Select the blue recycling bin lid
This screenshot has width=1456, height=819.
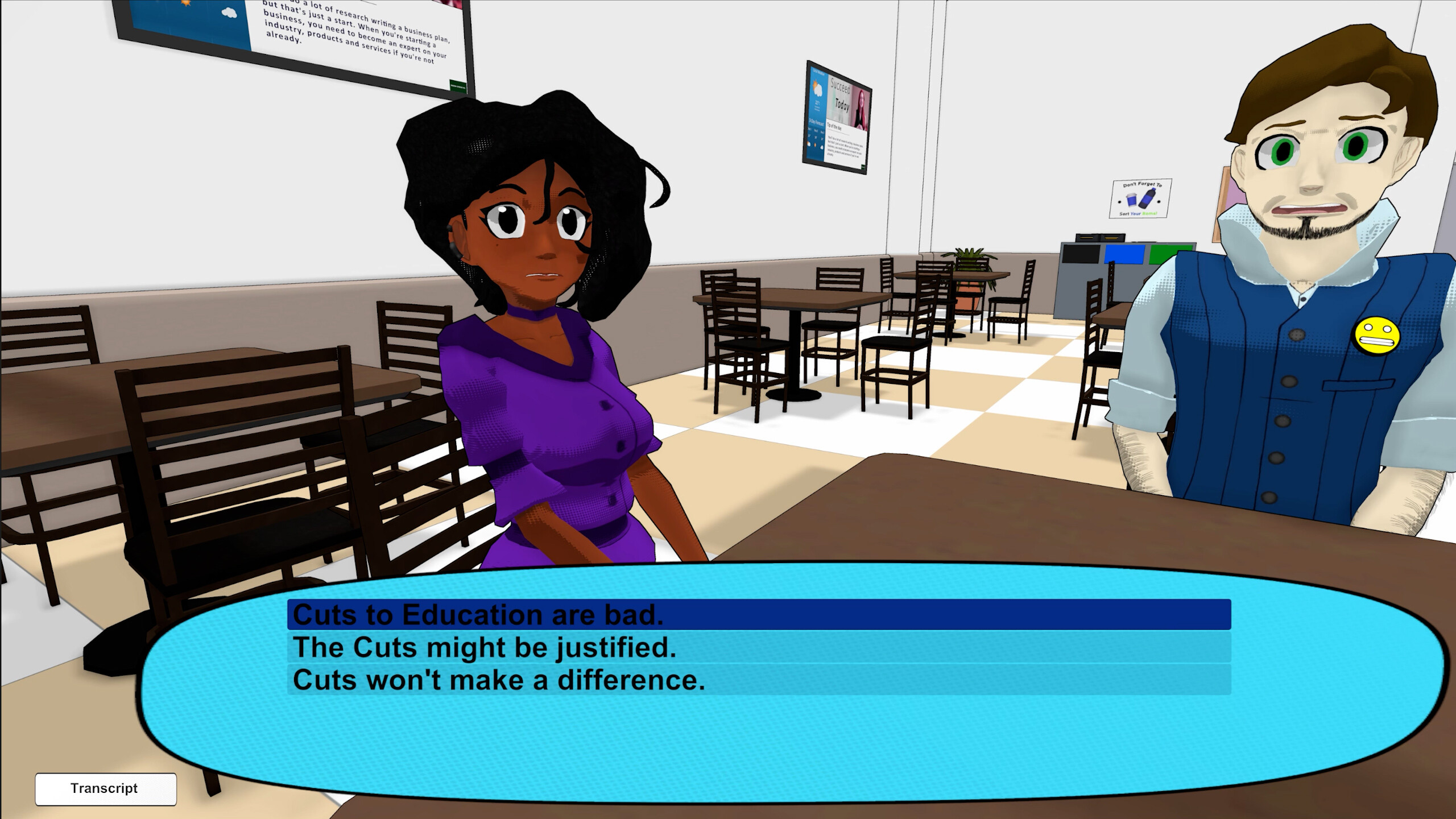point(1124,253)
